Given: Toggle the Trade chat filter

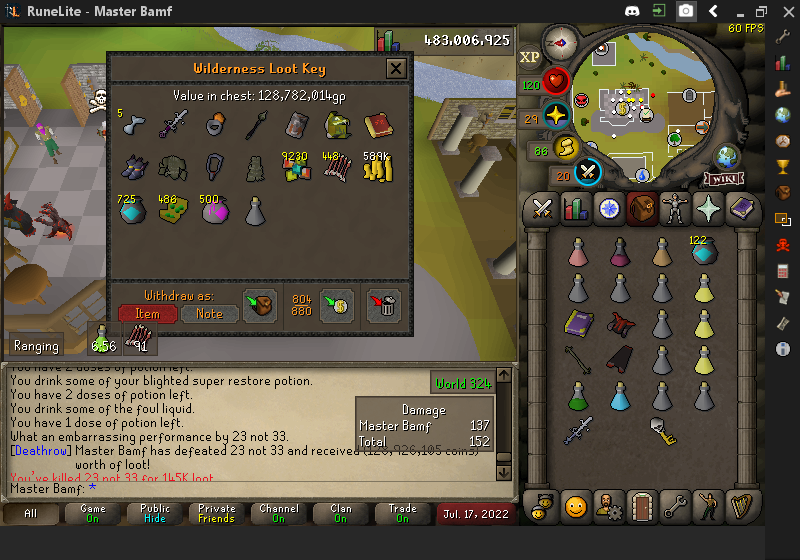Looking at the screenshot, I should coord(402,514).
